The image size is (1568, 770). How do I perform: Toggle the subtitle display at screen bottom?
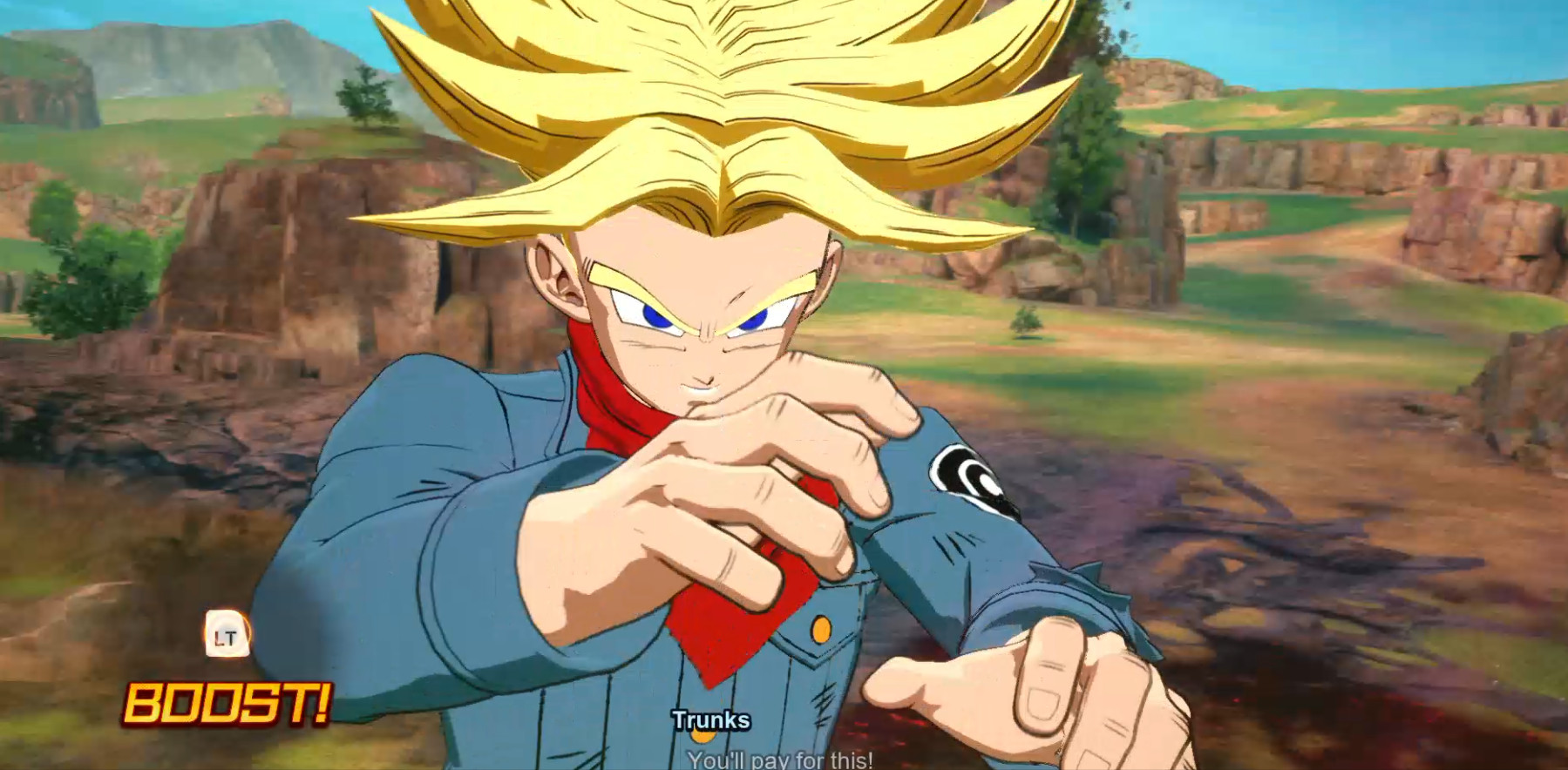[782, 760]
